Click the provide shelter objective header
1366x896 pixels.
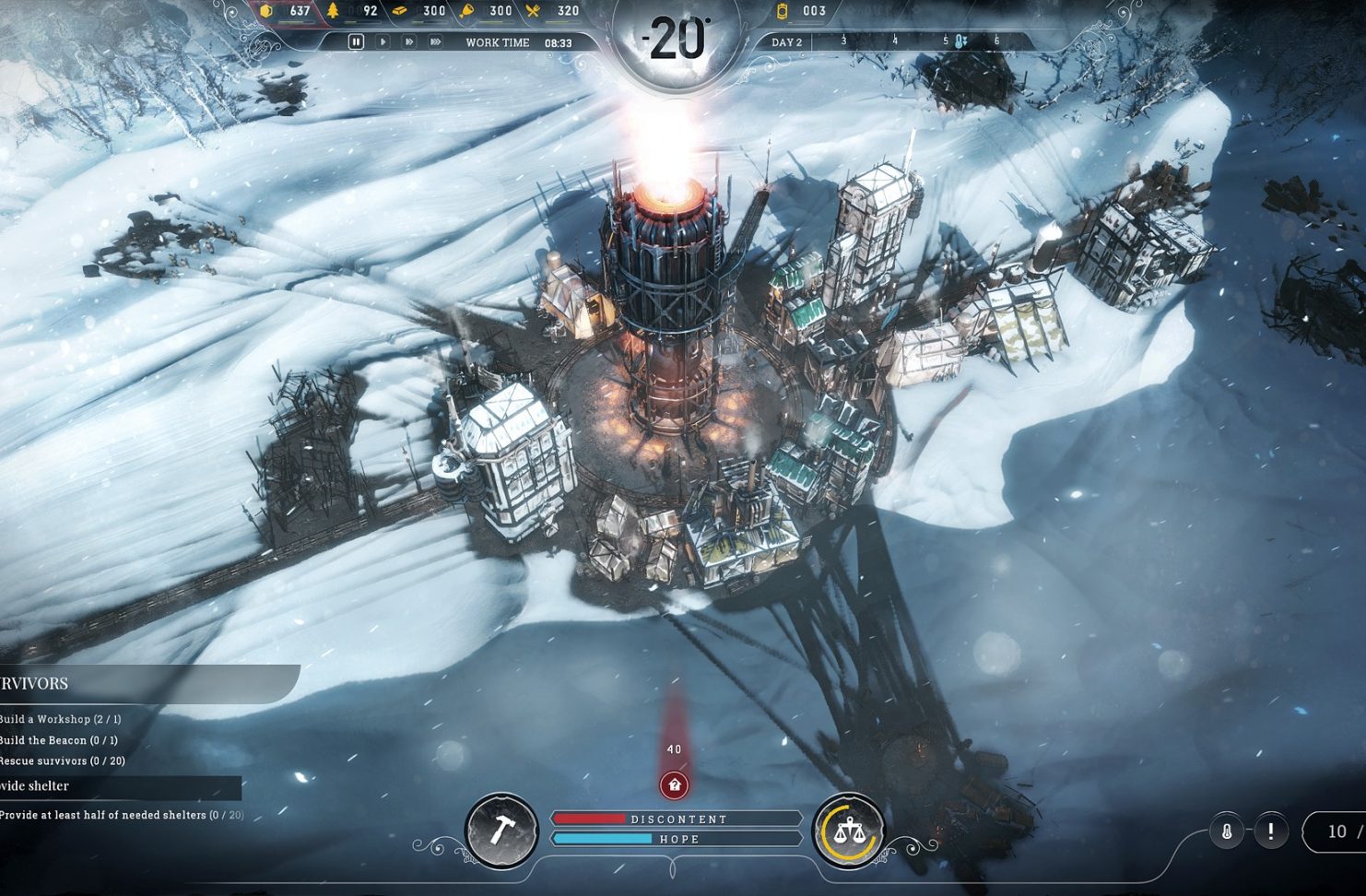(37, 786)
